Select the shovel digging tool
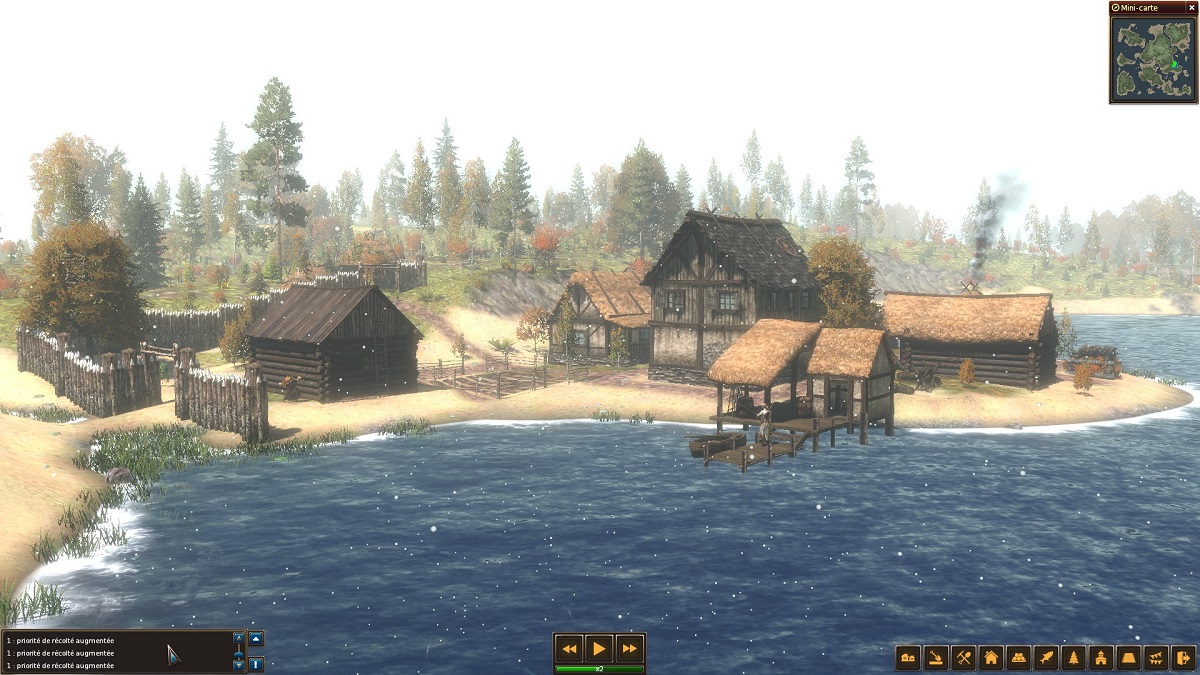Screen dimensions: 1200x675 tap(936, 658)
